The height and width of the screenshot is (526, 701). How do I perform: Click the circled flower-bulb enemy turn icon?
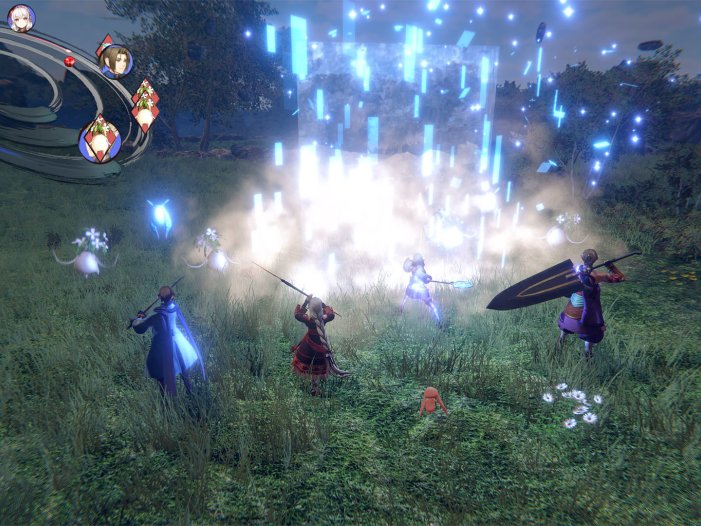tap(100, 139)
